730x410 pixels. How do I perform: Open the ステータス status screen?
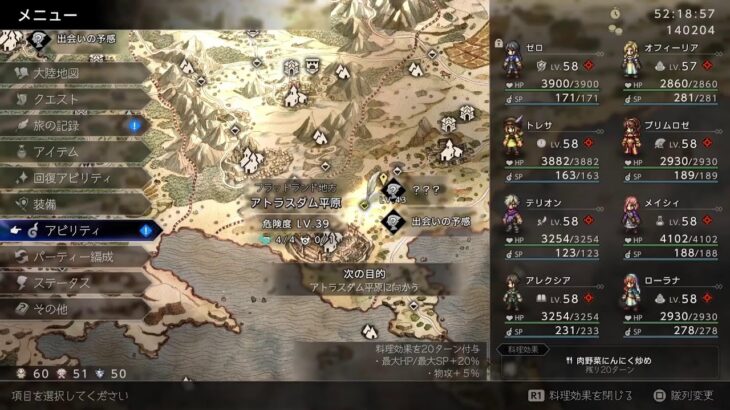click(x=70, y=282)
